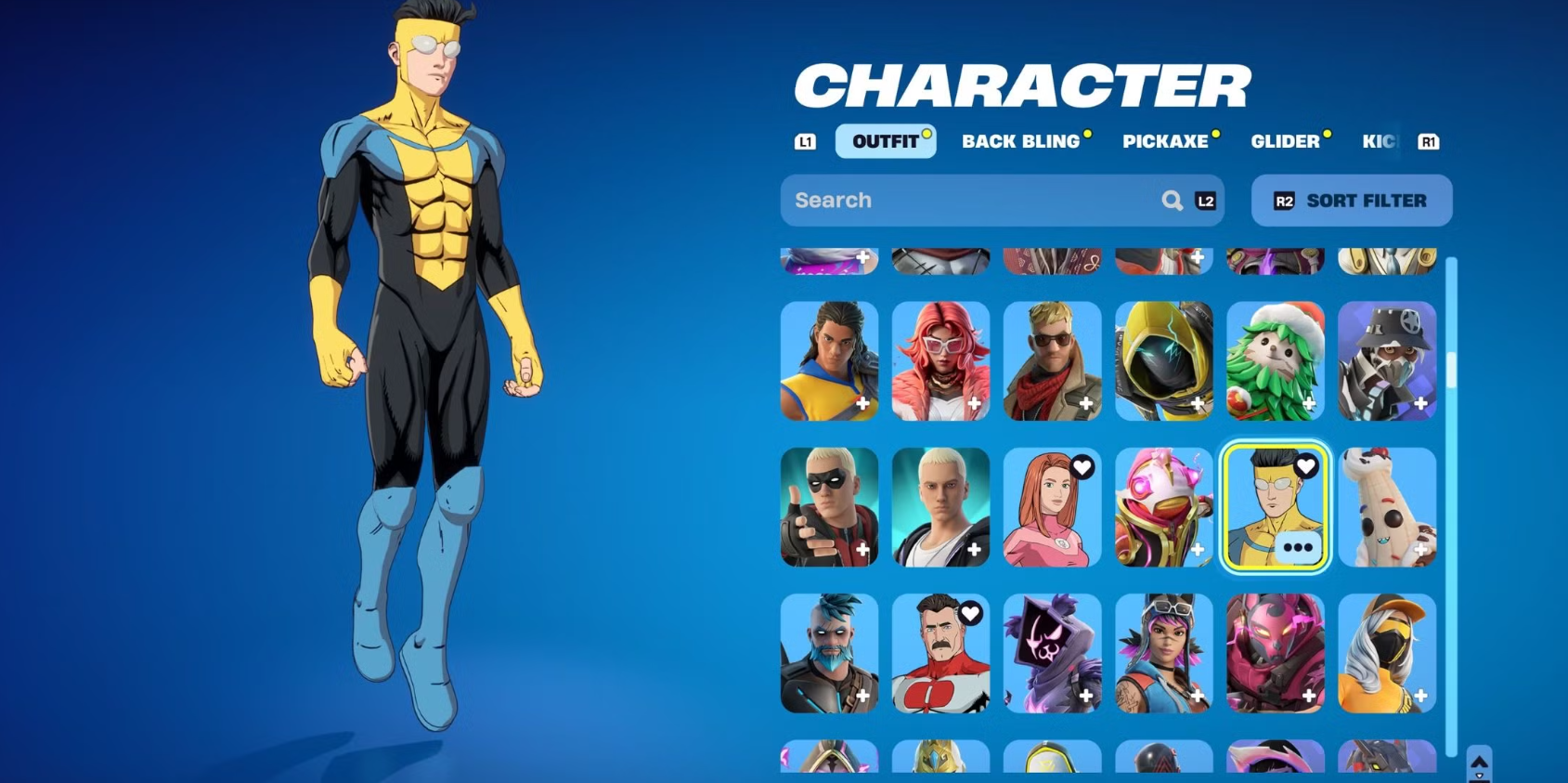Select the Pickaxe tab

[x=1165, y=141]
